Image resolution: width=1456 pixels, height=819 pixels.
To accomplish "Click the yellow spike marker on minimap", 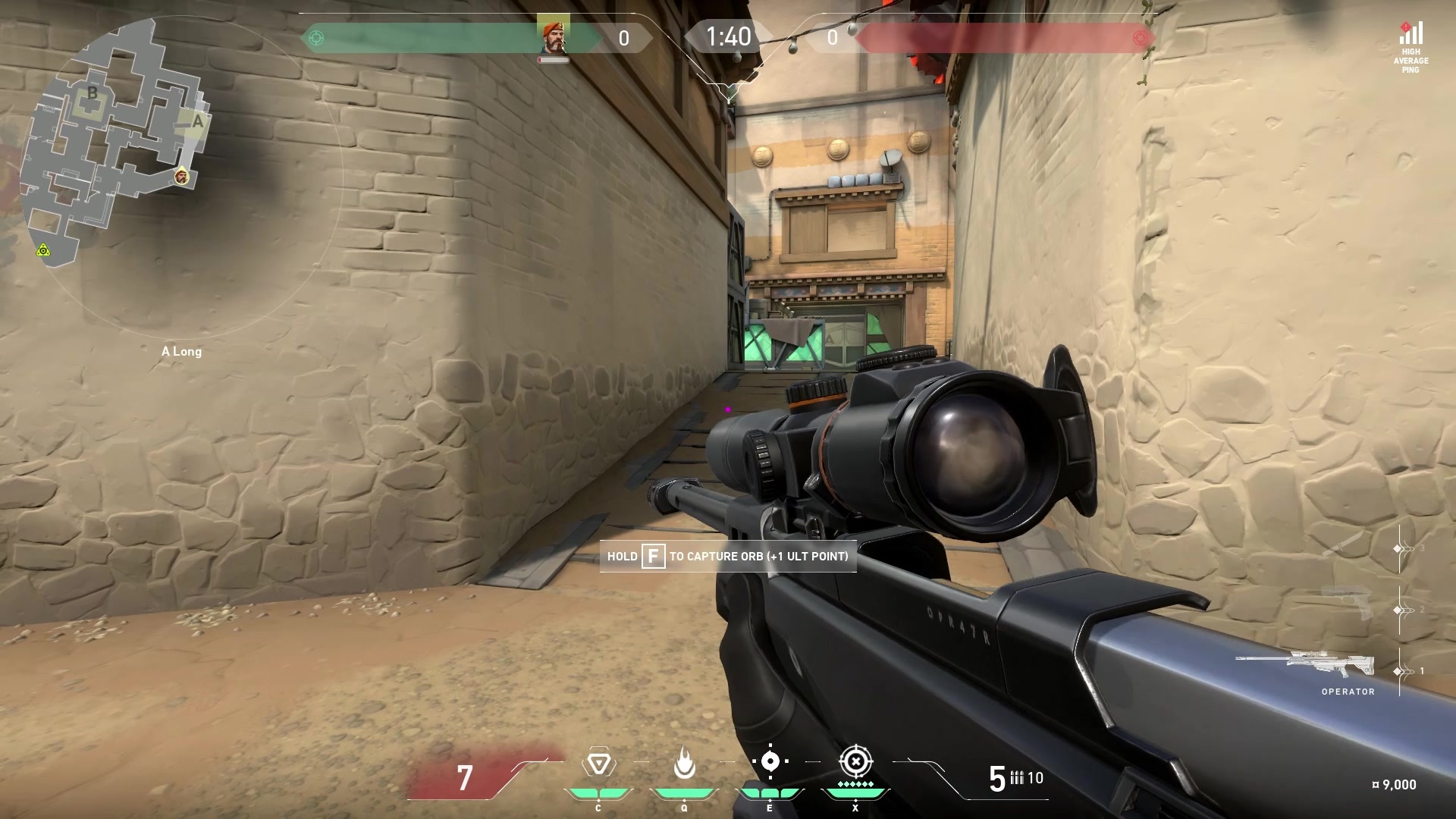I will coord(44,250).
